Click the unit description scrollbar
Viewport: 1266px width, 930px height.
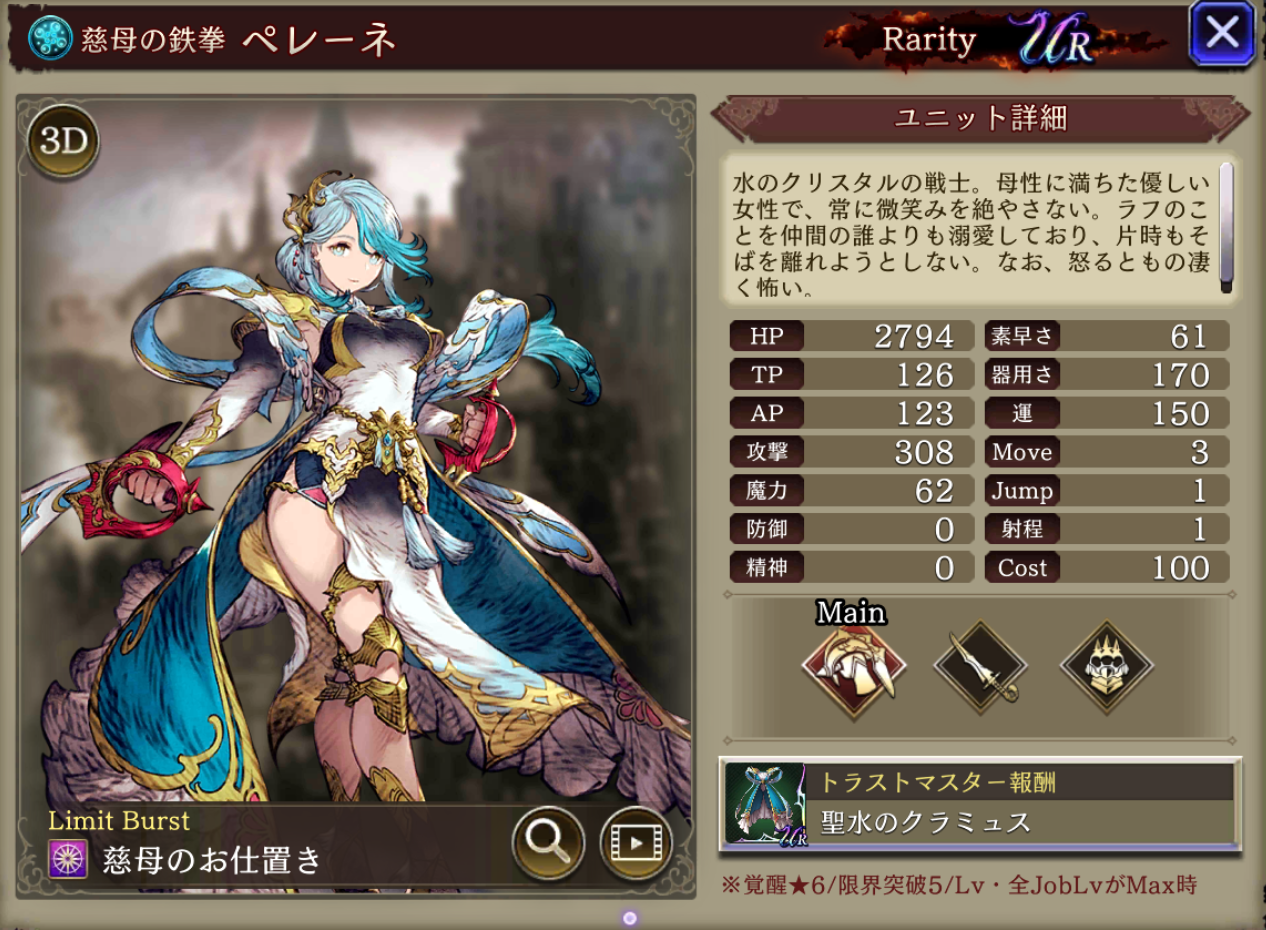1226,229
